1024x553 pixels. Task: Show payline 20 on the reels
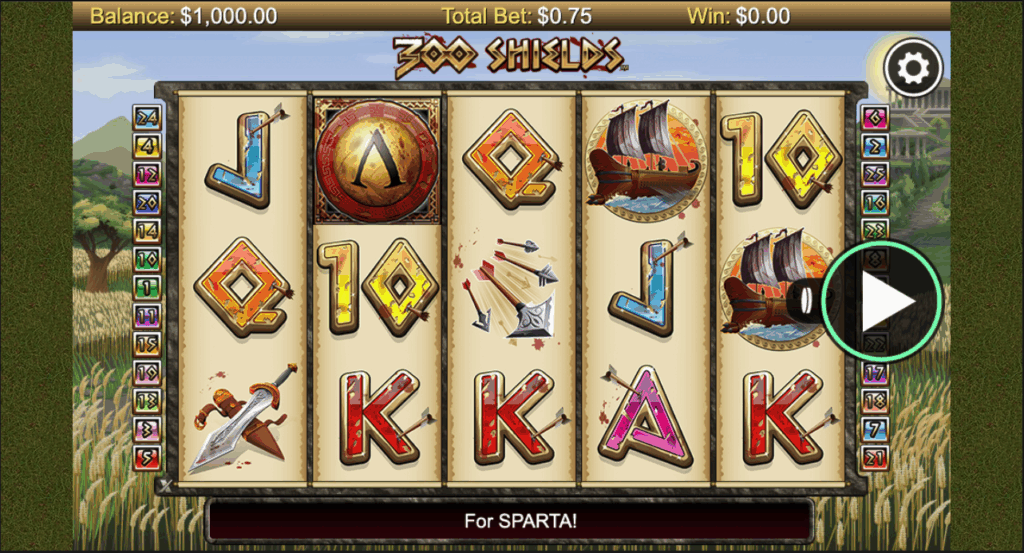click(x=147, y=203)
